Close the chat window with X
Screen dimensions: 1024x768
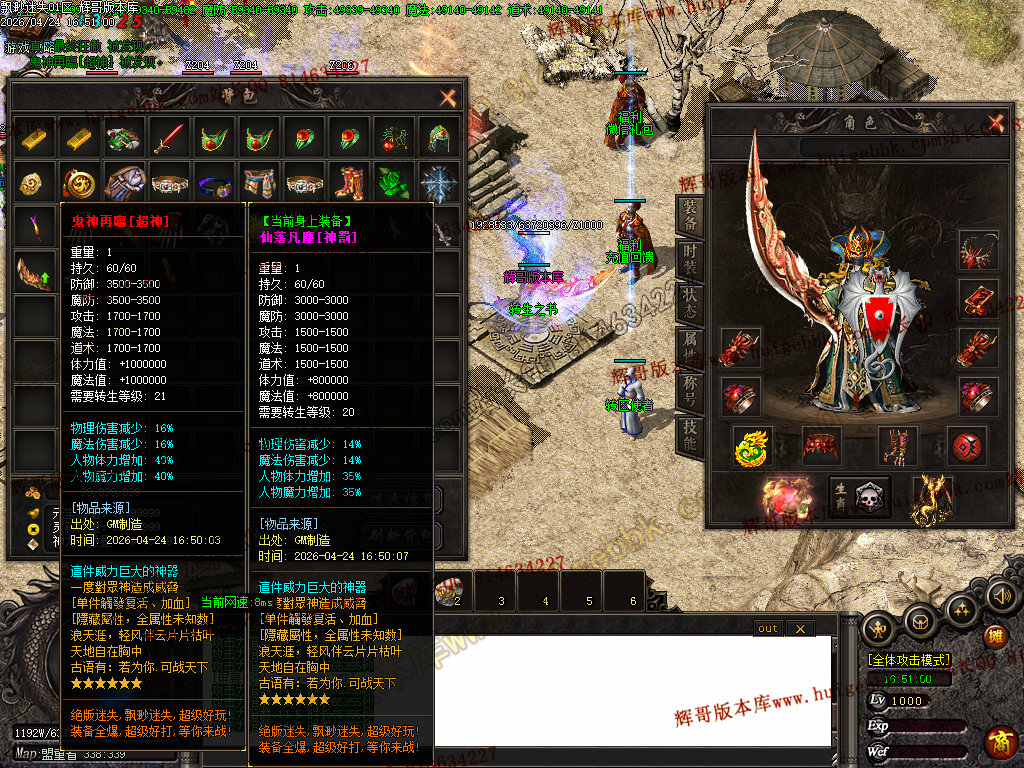[799, 628]
